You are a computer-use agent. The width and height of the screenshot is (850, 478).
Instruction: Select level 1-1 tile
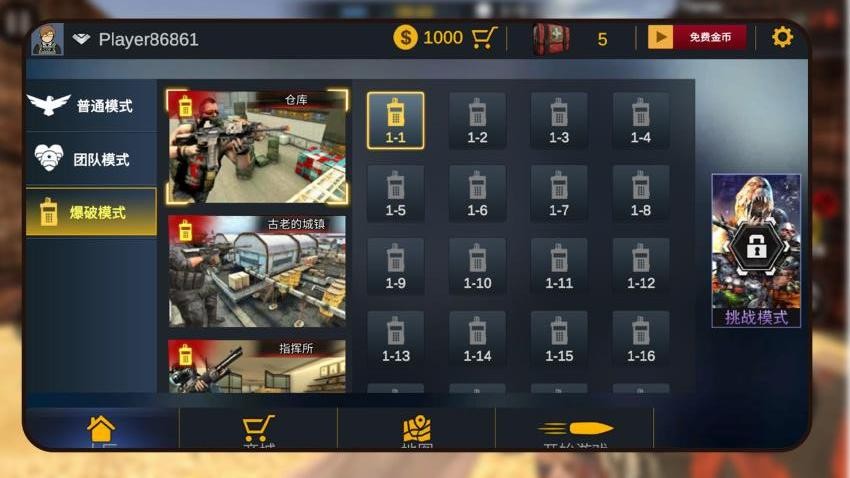[395, 120]
